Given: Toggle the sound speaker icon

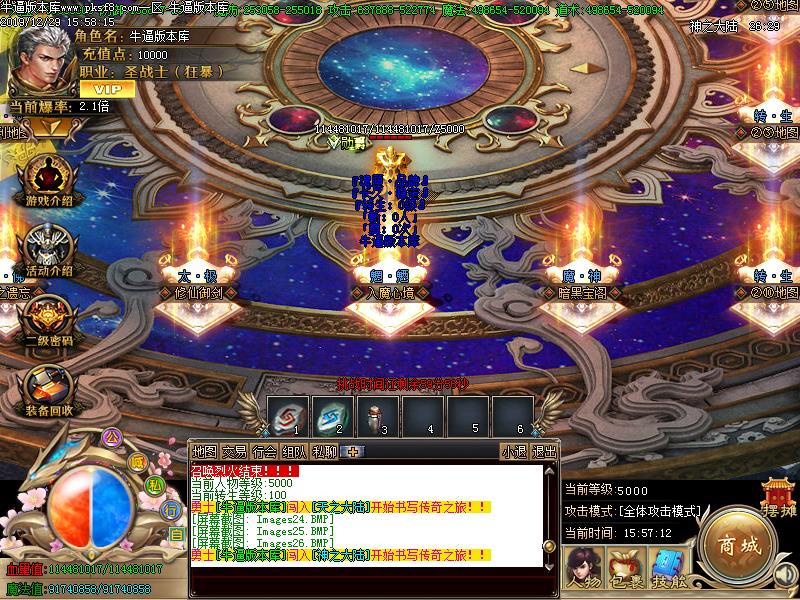Looking at the screenshot, I should coord(786,574).
